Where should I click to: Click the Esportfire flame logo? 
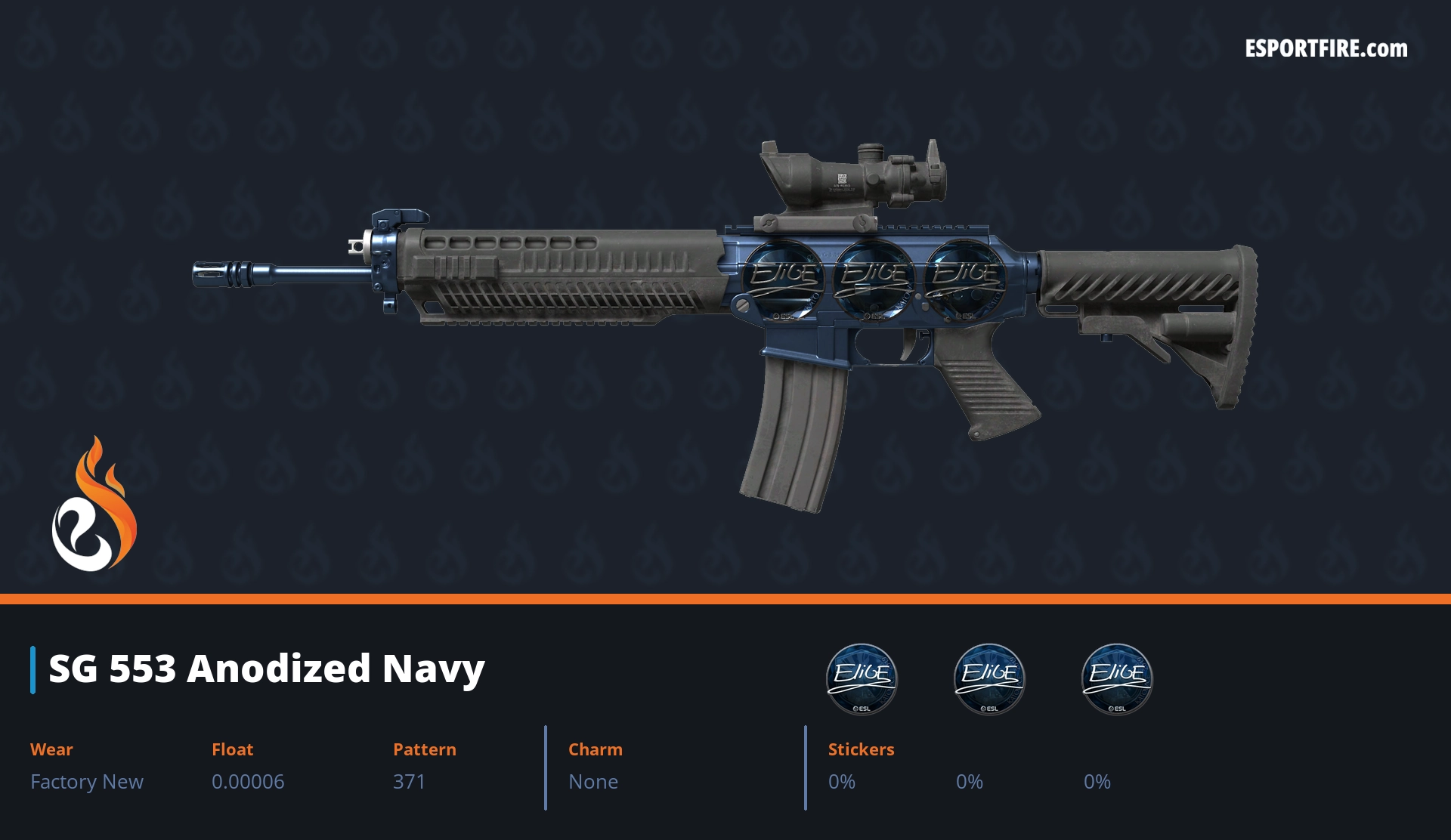(x=94, y=505)
